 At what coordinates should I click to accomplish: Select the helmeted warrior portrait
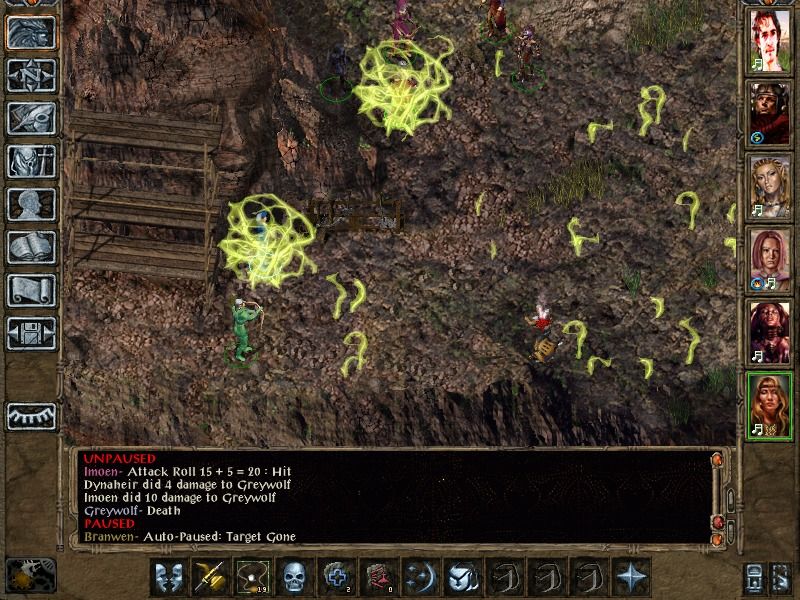[x=770, y=113]
